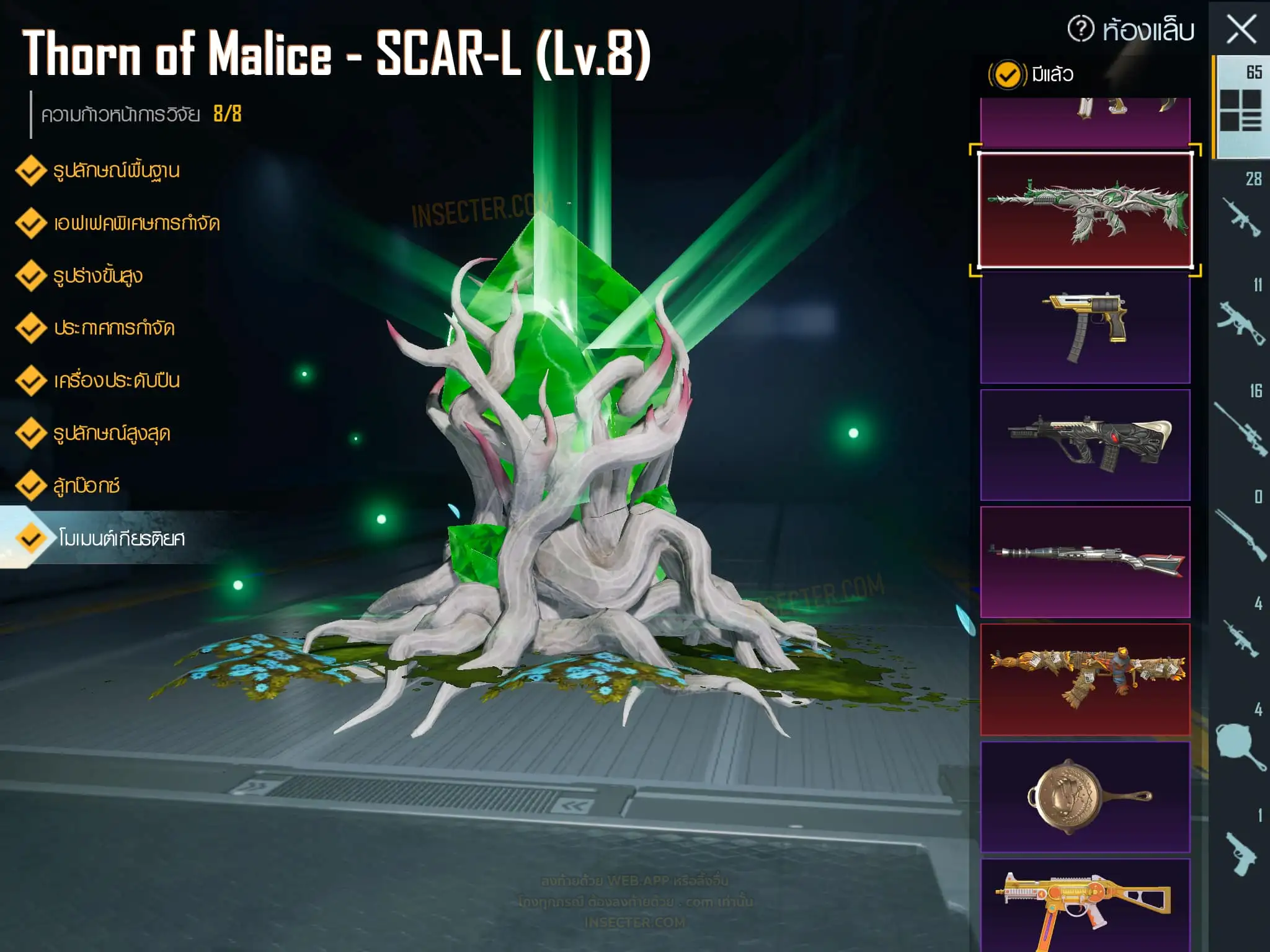Show the ประกาศการกำจัด entry

(113, 328)
